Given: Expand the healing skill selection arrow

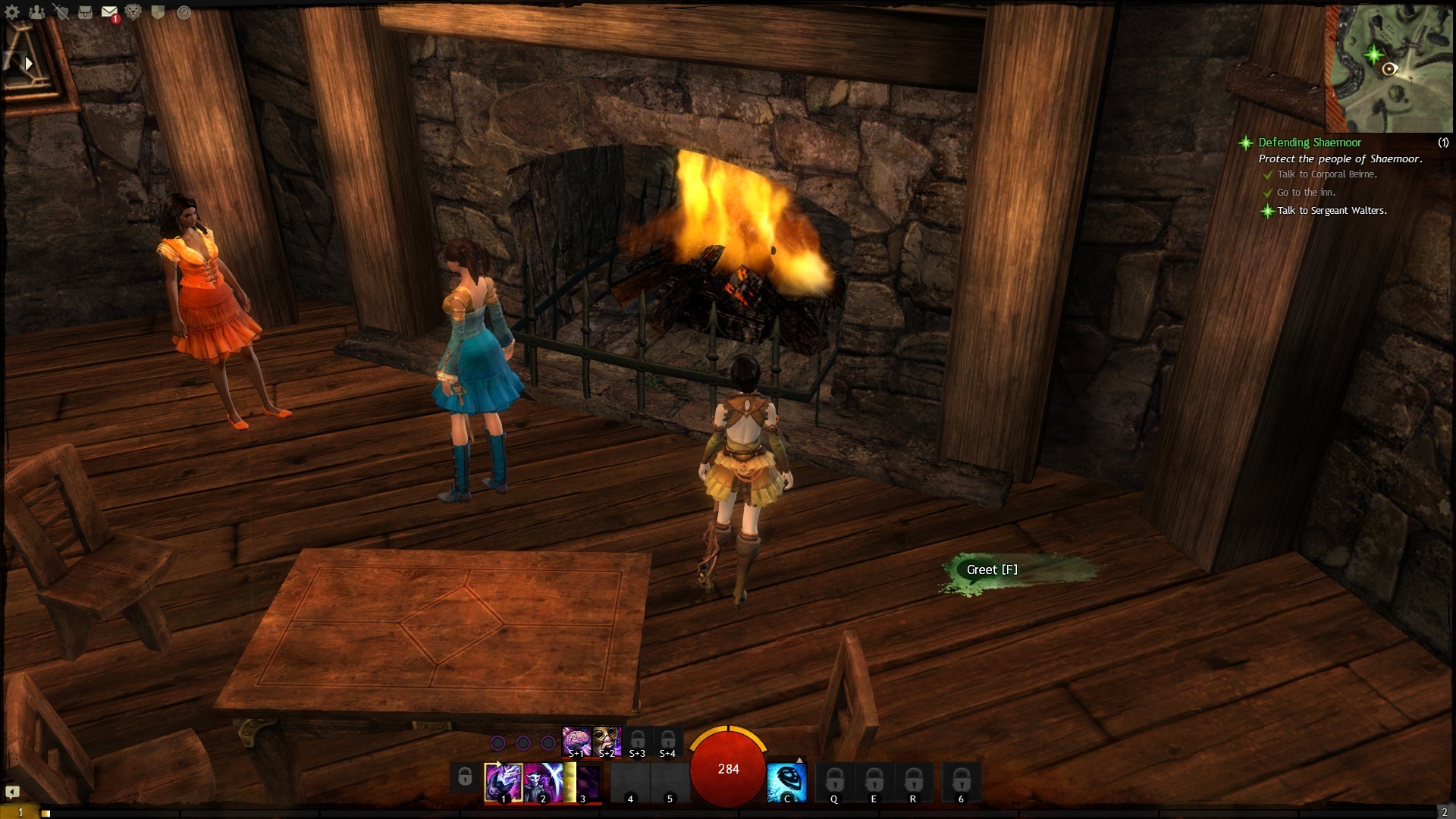Looking at the screenshot, I should click(x=799, y=760).
